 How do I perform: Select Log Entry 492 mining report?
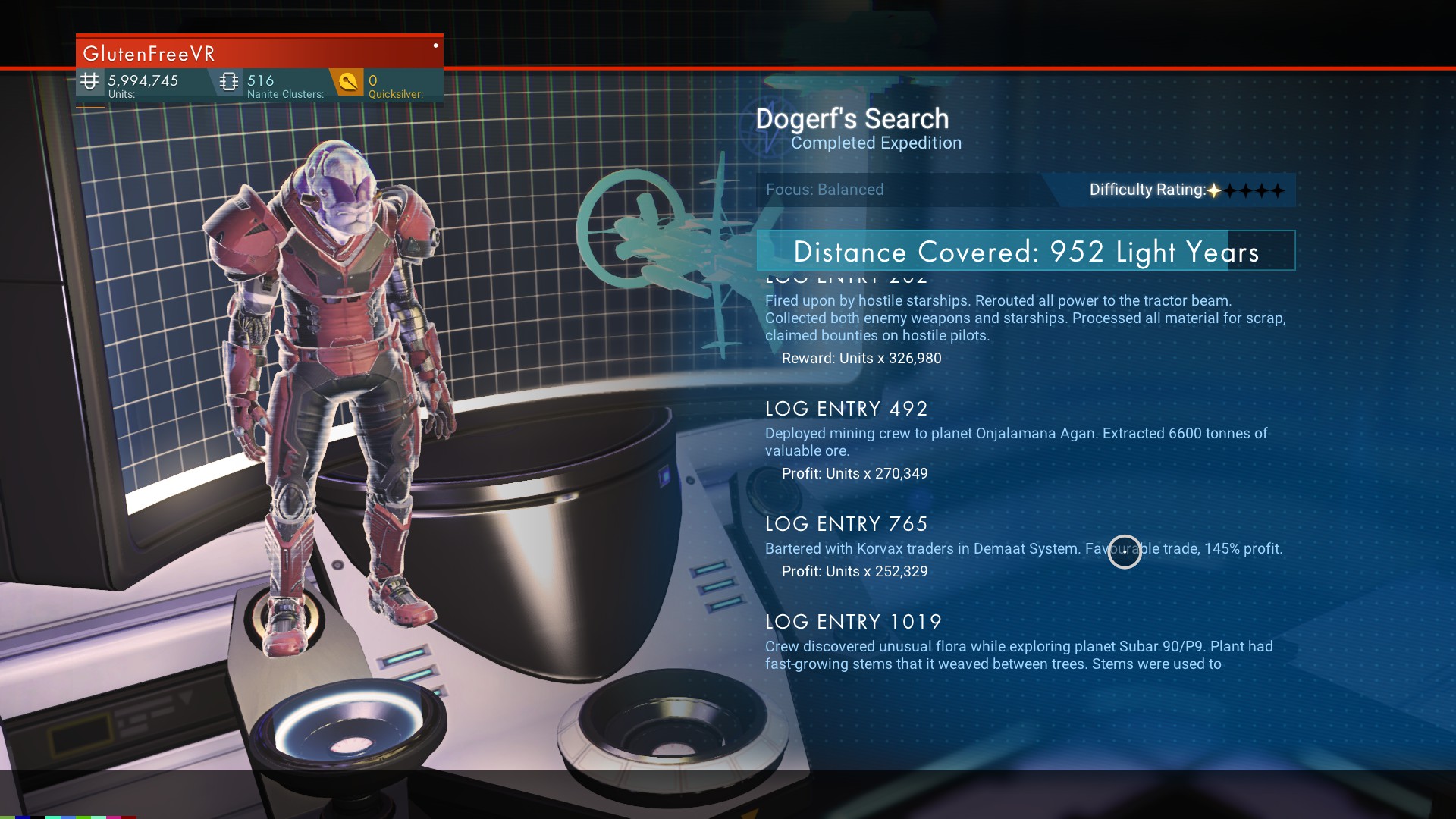point(846,409)
